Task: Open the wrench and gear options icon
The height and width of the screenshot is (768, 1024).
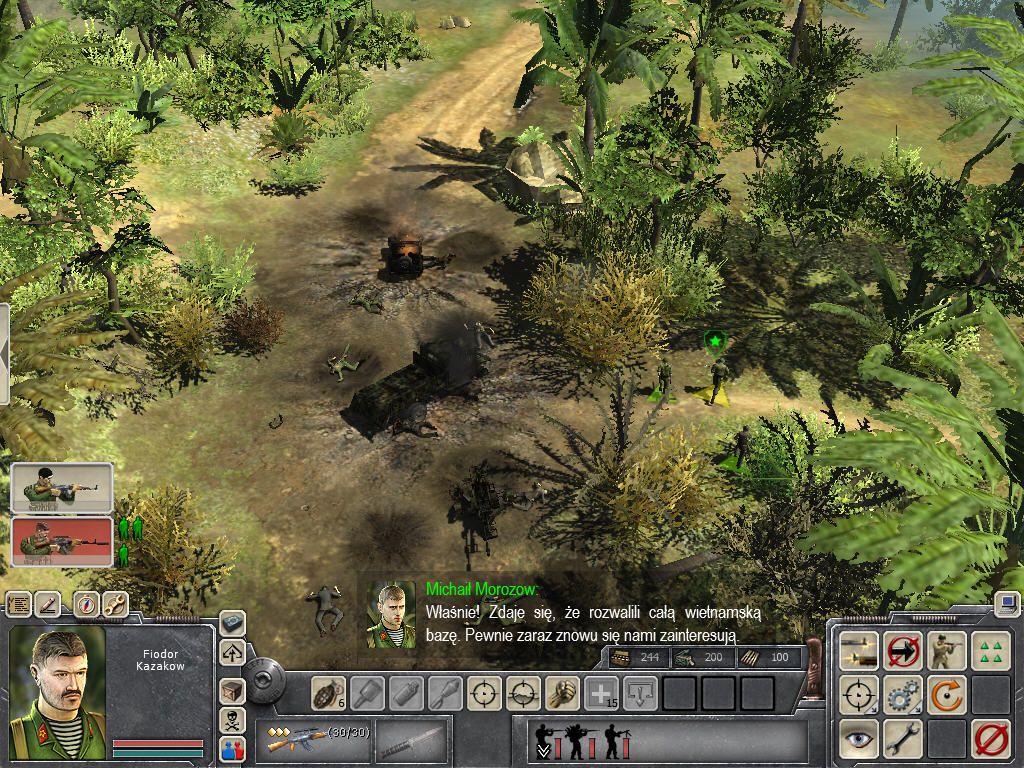Action: point(115,604)
